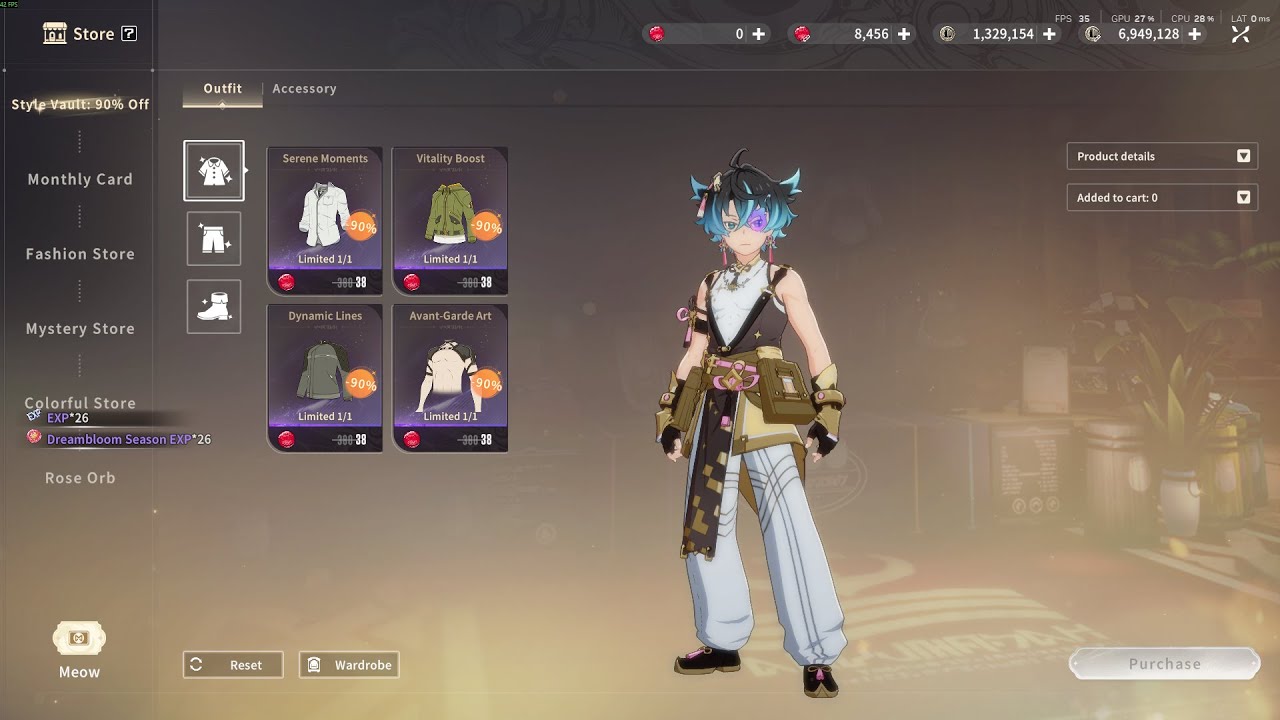The image size is (1280, 720).
Task: Show the shoes category
Action: point(214,306)
